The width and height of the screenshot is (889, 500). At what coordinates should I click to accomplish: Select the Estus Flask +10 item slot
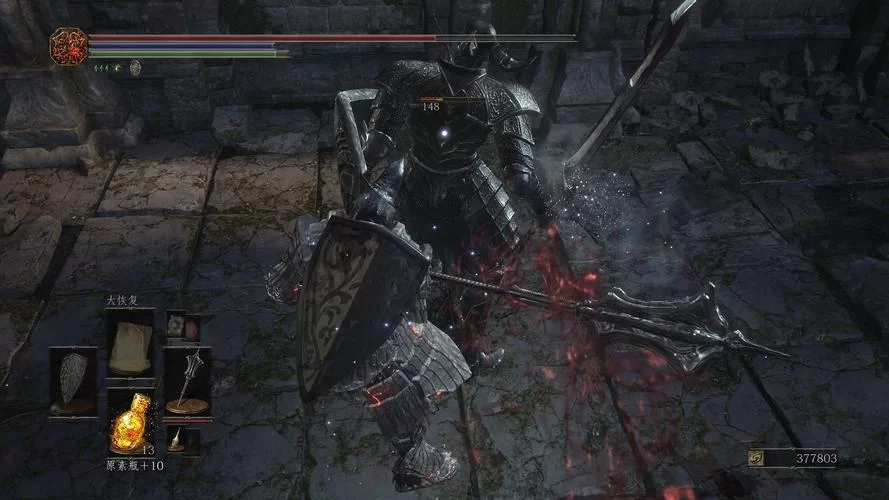(129, 423)
